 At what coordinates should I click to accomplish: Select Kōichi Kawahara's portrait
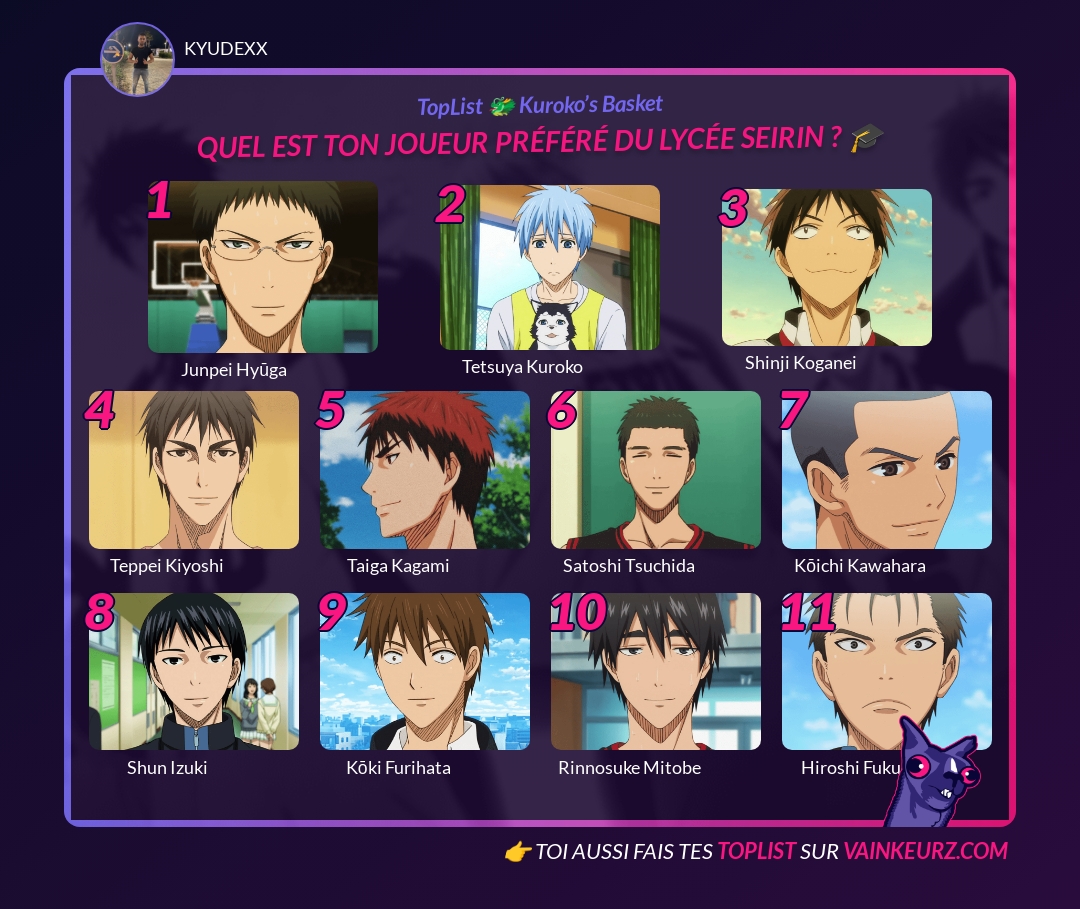tap(887, 470)
